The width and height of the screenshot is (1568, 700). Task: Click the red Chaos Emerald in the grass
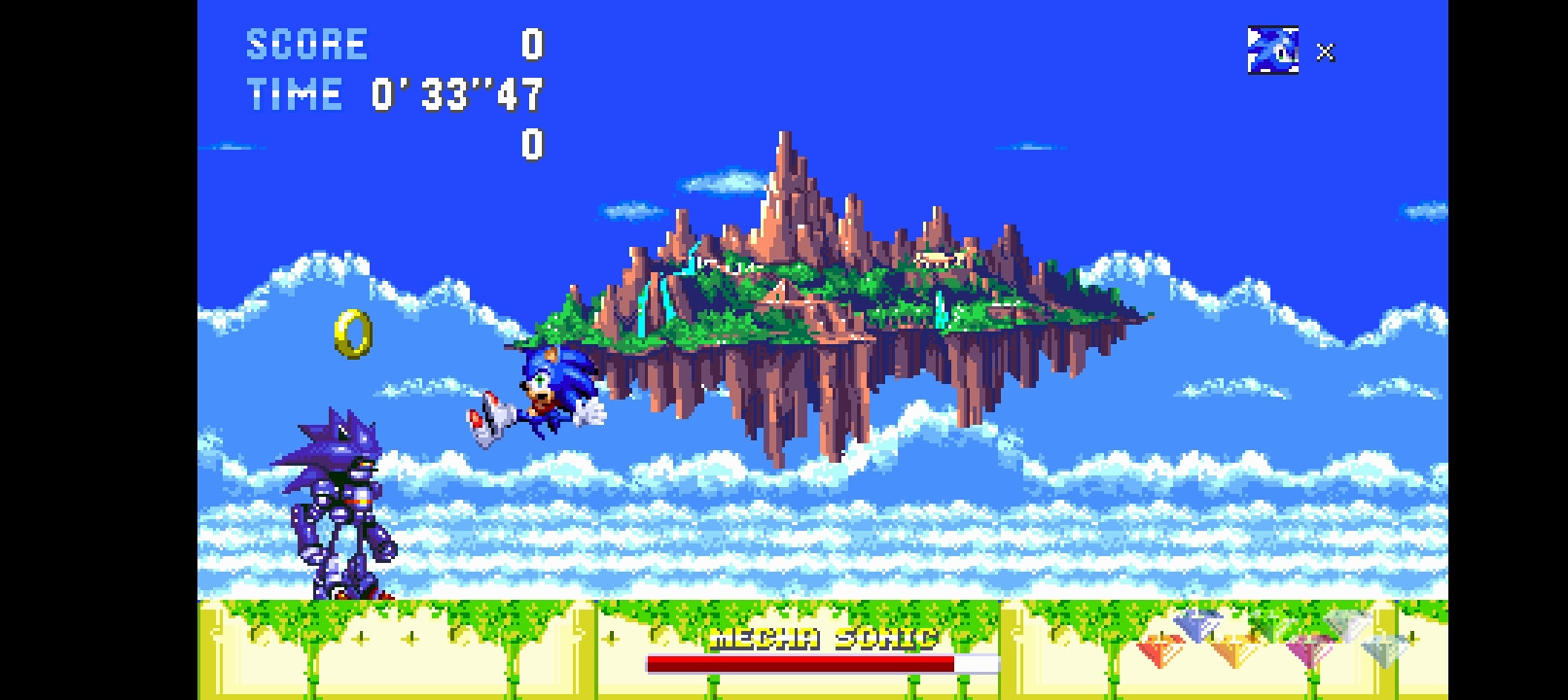pos(1158,647)
